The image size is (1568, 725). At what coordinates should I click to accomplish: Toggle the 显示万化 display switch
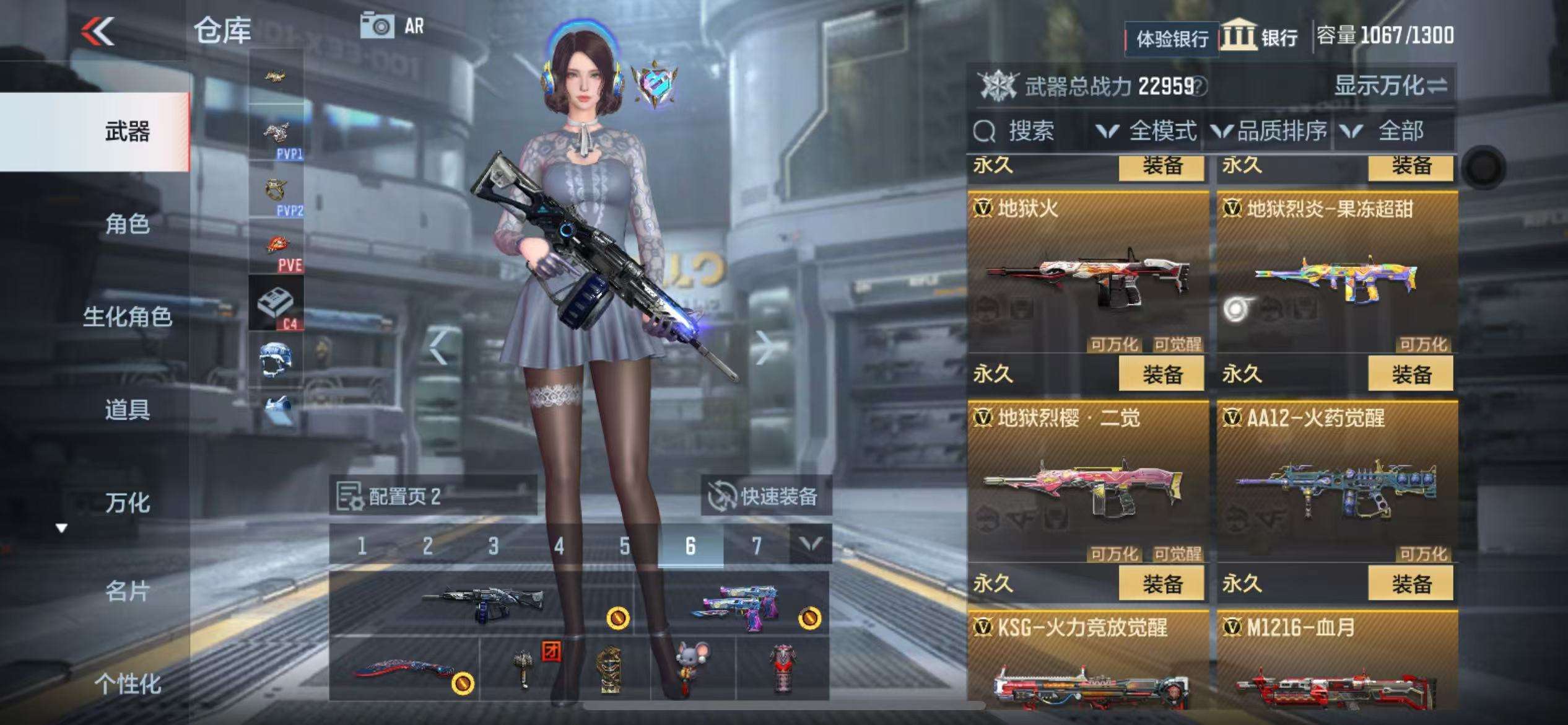(x=1390, y=86)
